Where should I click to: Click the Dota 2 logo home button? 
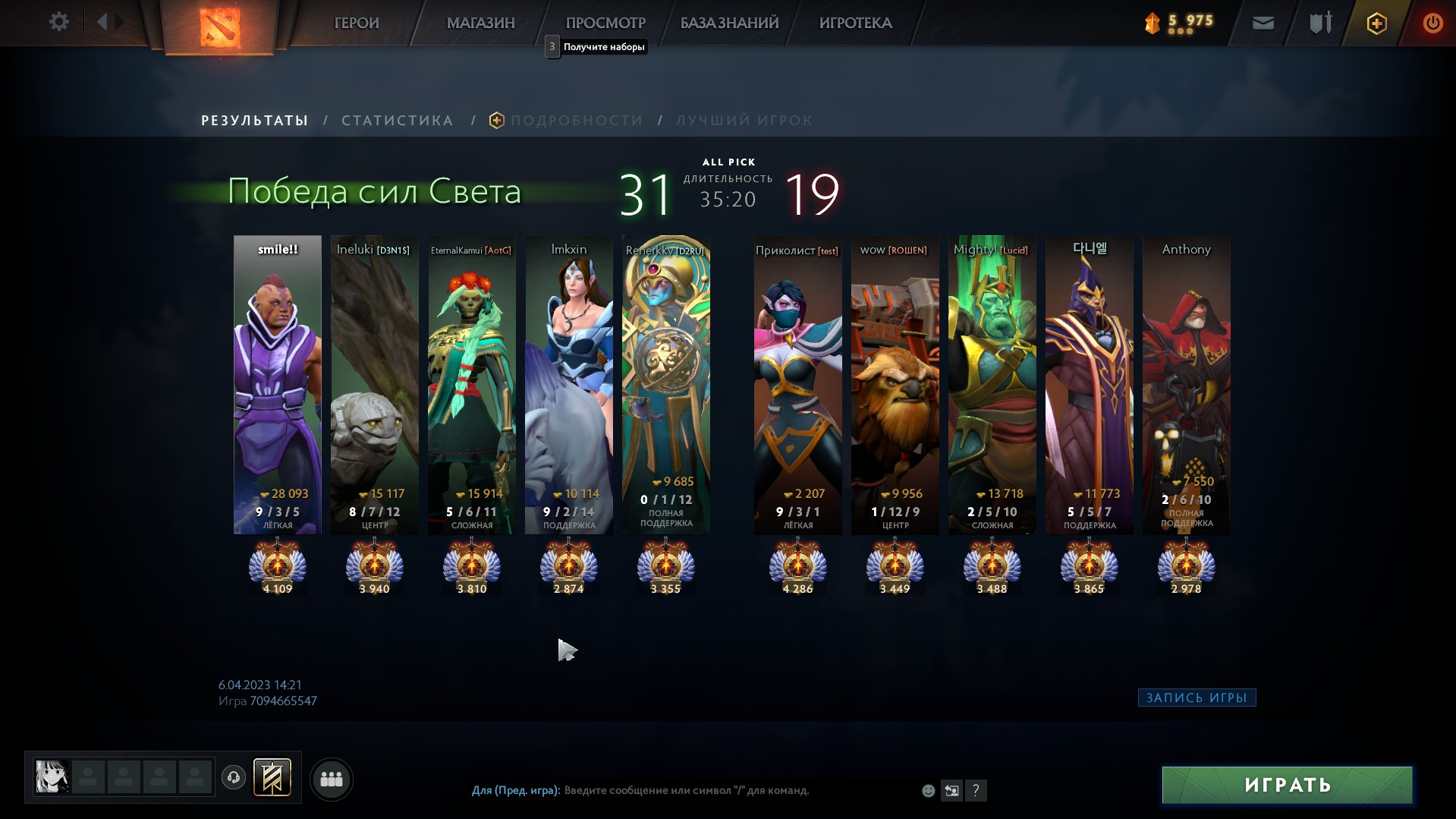[220, 27]
